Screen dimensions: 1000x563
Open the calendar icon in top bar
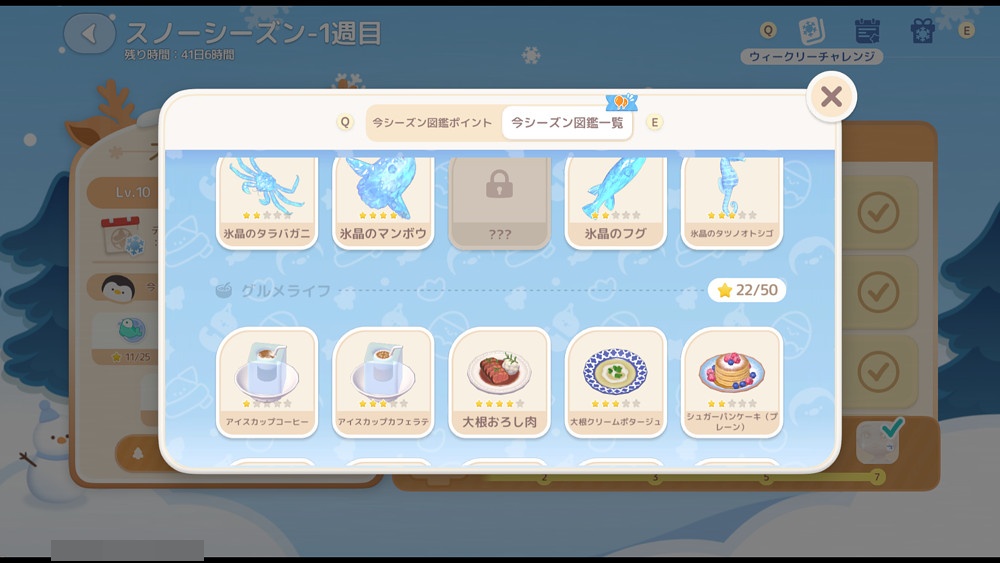tap(867, 32)
